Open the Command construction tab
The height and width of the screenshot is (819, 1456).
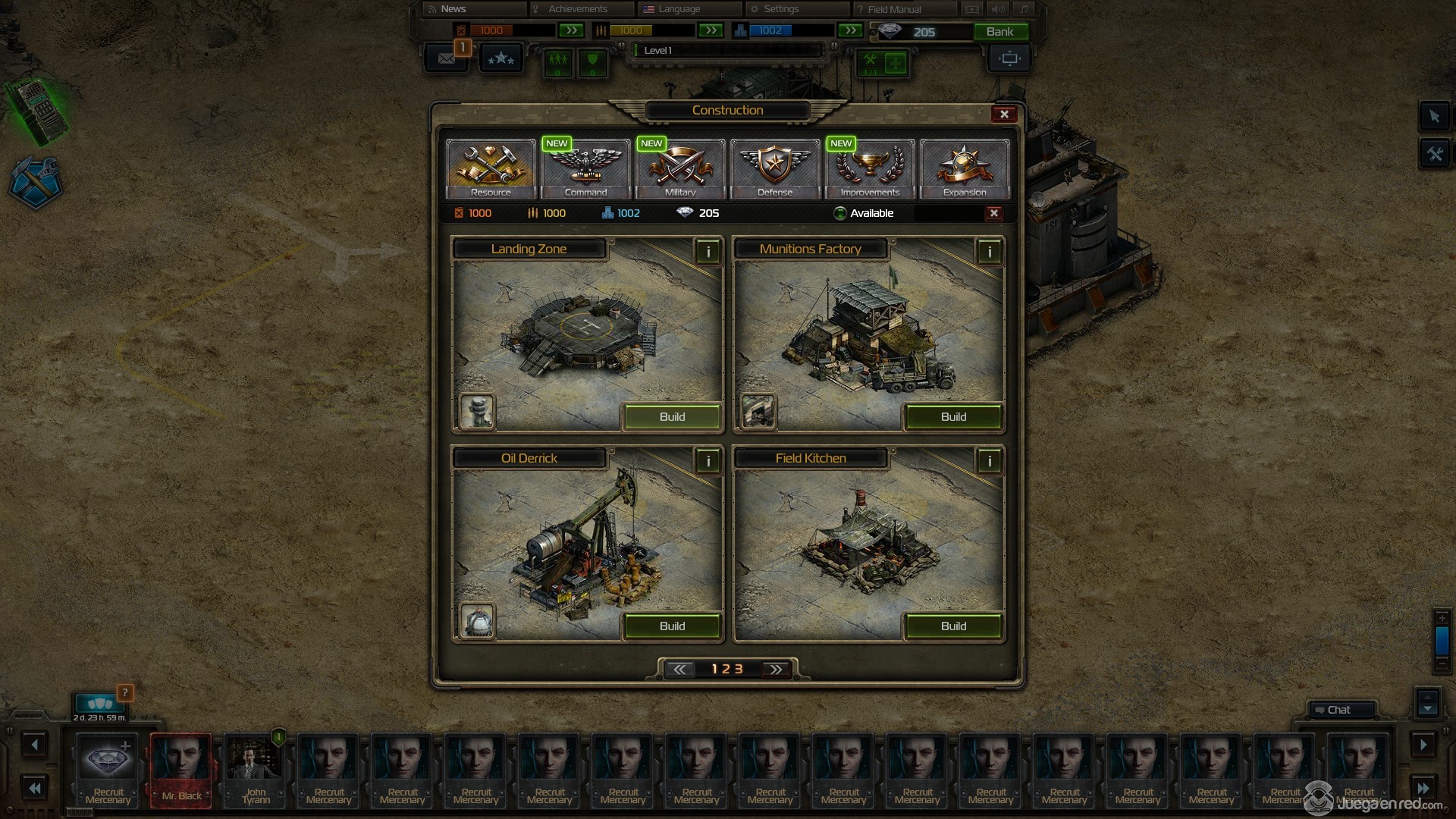pos(585,168)
